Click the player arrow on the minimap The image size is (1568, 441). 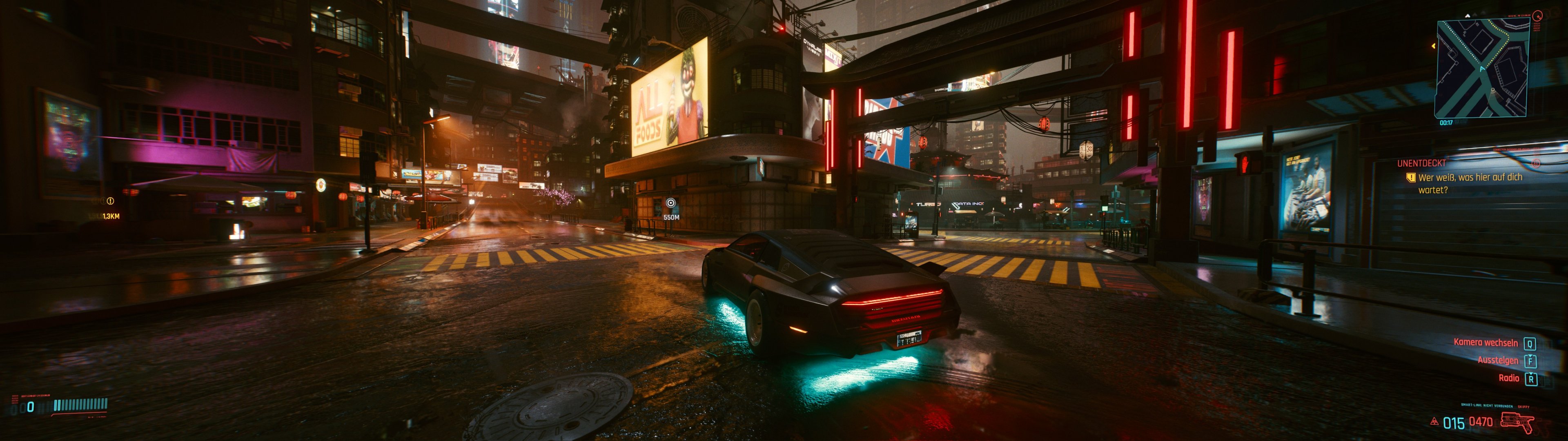click(x=1481, y=68)
